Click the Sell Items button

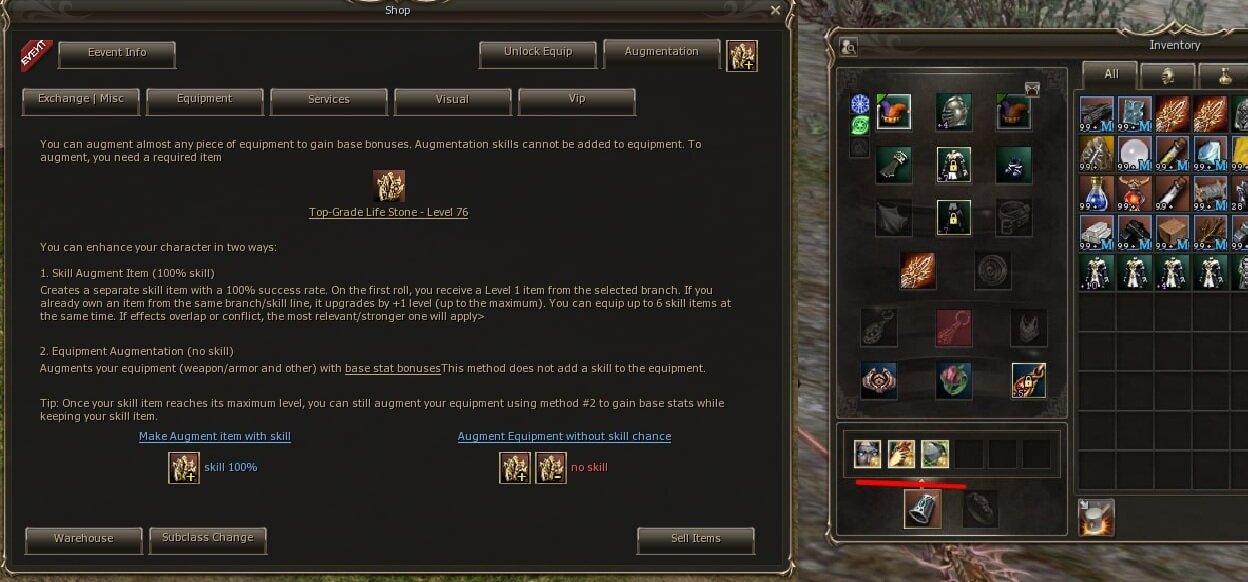[x=695, y=539]
